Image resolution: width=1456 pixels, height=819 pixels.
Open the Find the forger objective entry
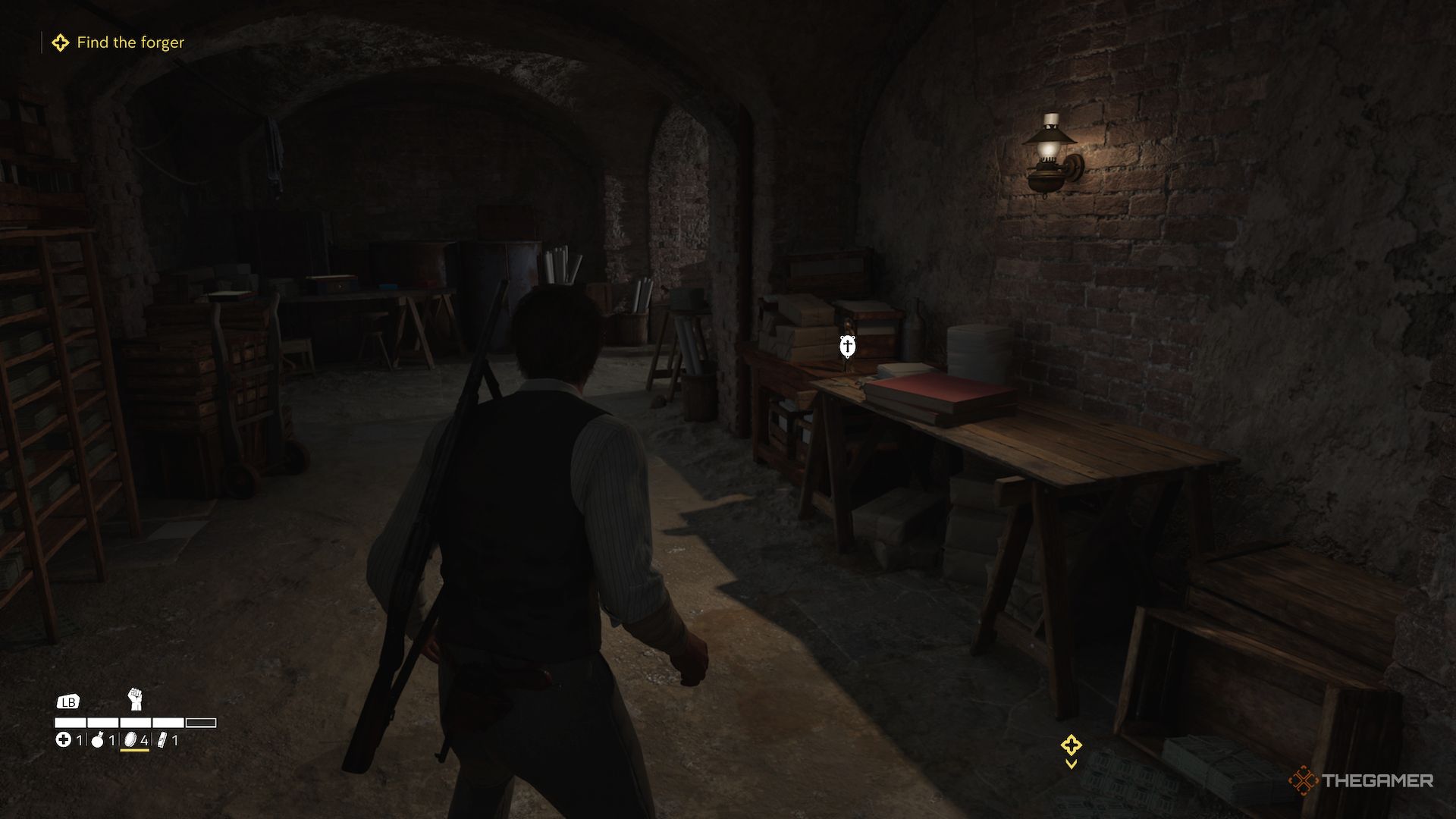[x=130, y=42]
